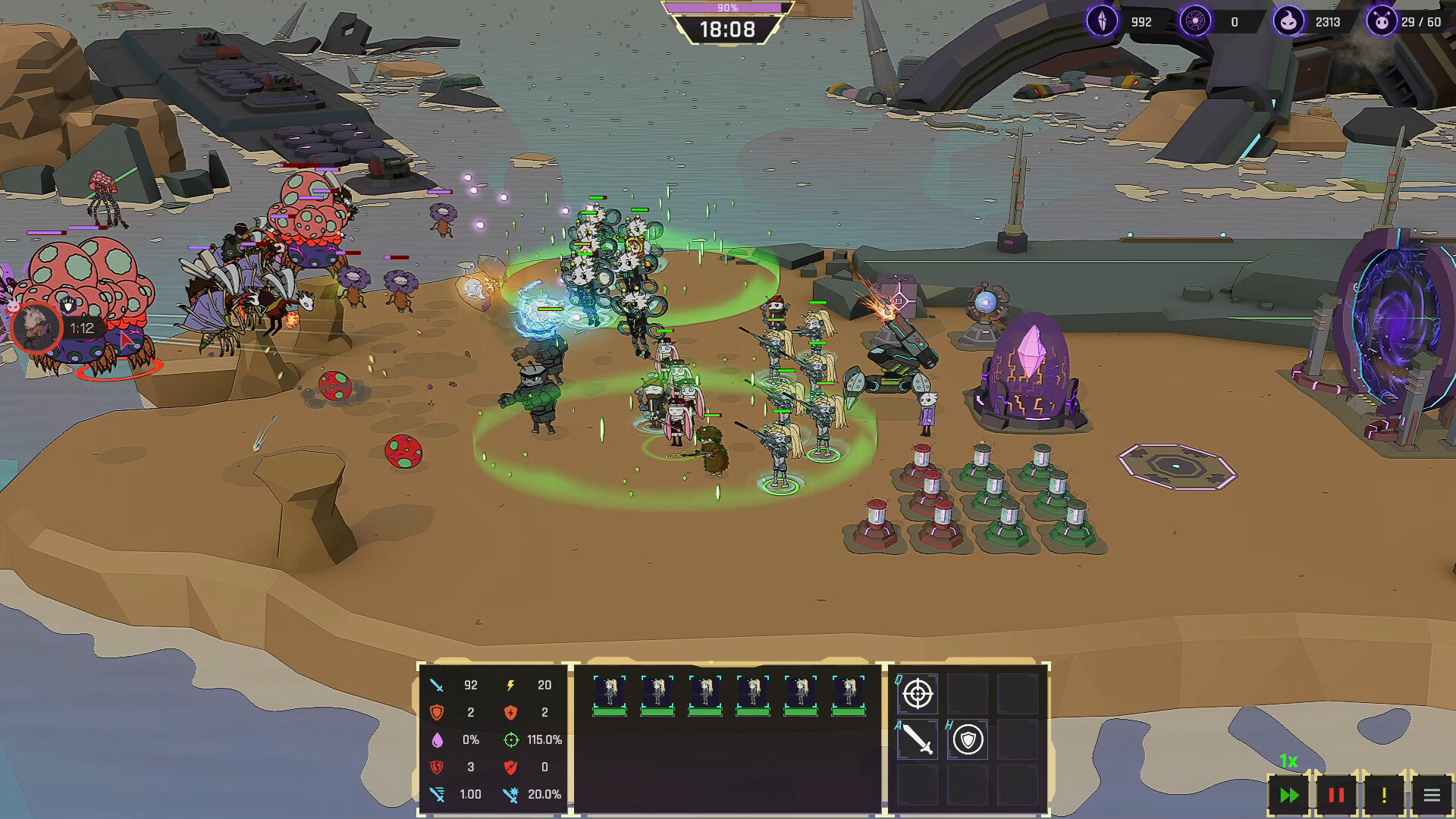This screenshot has width=1456, height=819.
Task: Click the green fast-forward speed button
Action: click(x=1289, y=795)
